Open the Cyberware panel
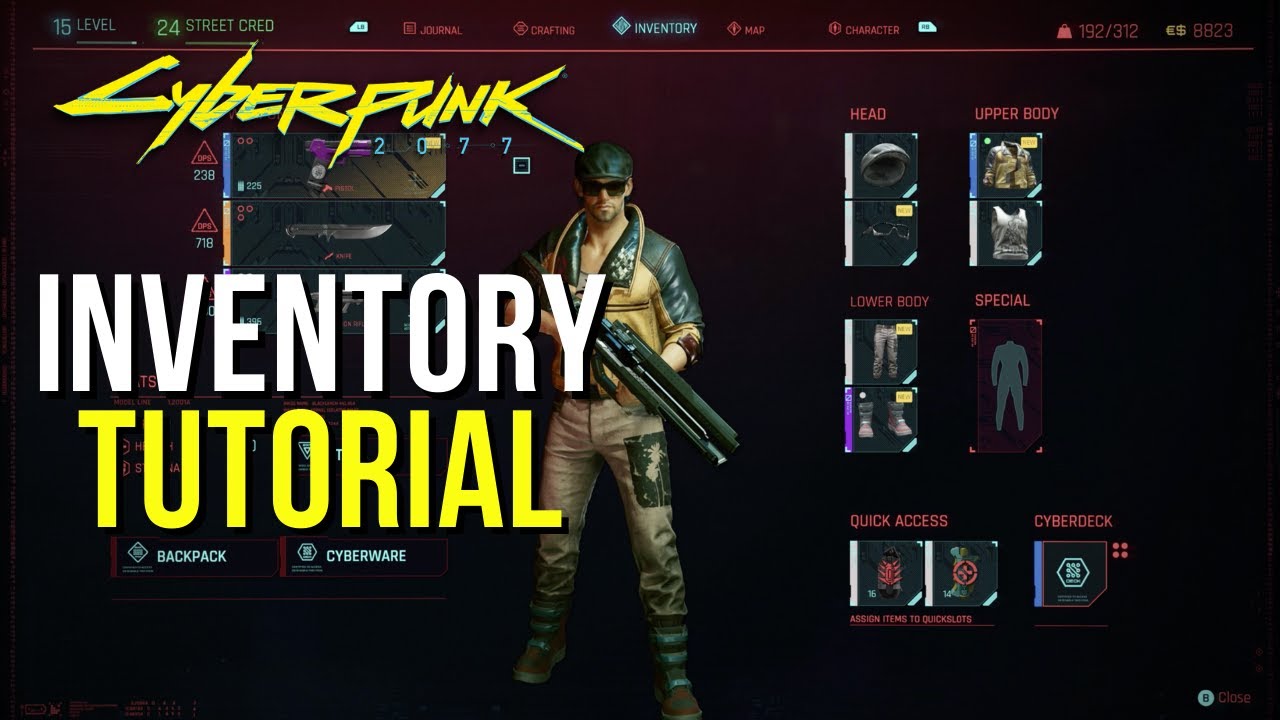 point(360,556)
